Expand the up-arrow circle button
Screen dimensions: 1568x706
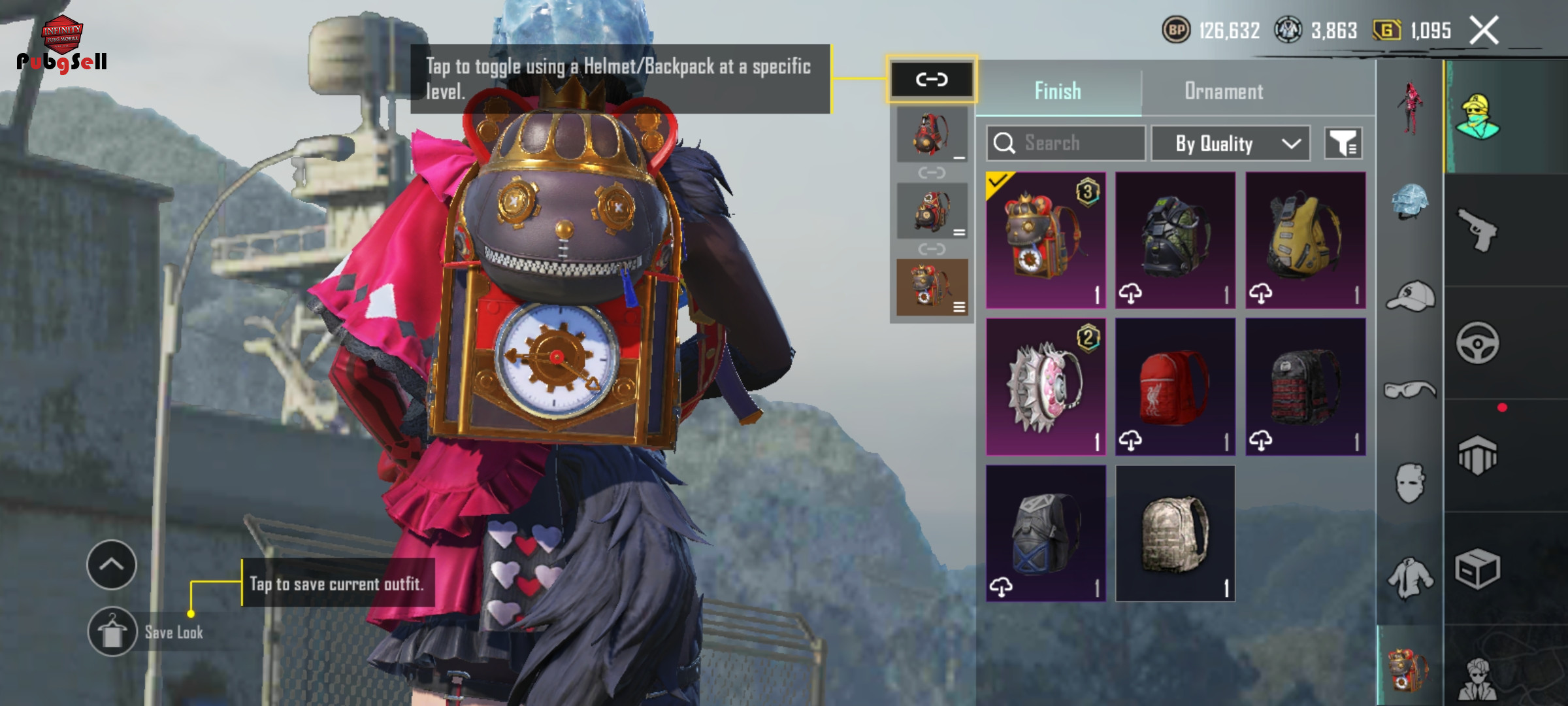click(112, 565)
